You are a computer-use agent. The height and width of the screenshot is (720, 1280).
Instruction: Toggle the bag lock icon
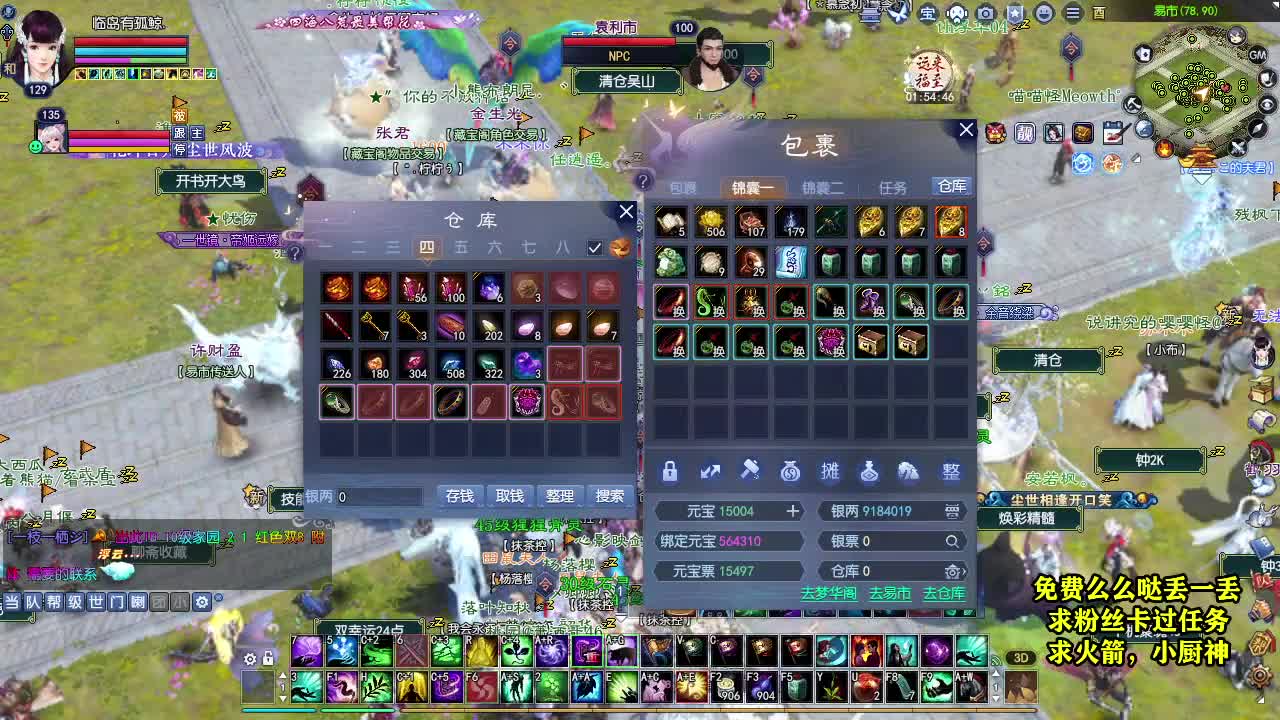pyautogui.click(x=671, y=471)
